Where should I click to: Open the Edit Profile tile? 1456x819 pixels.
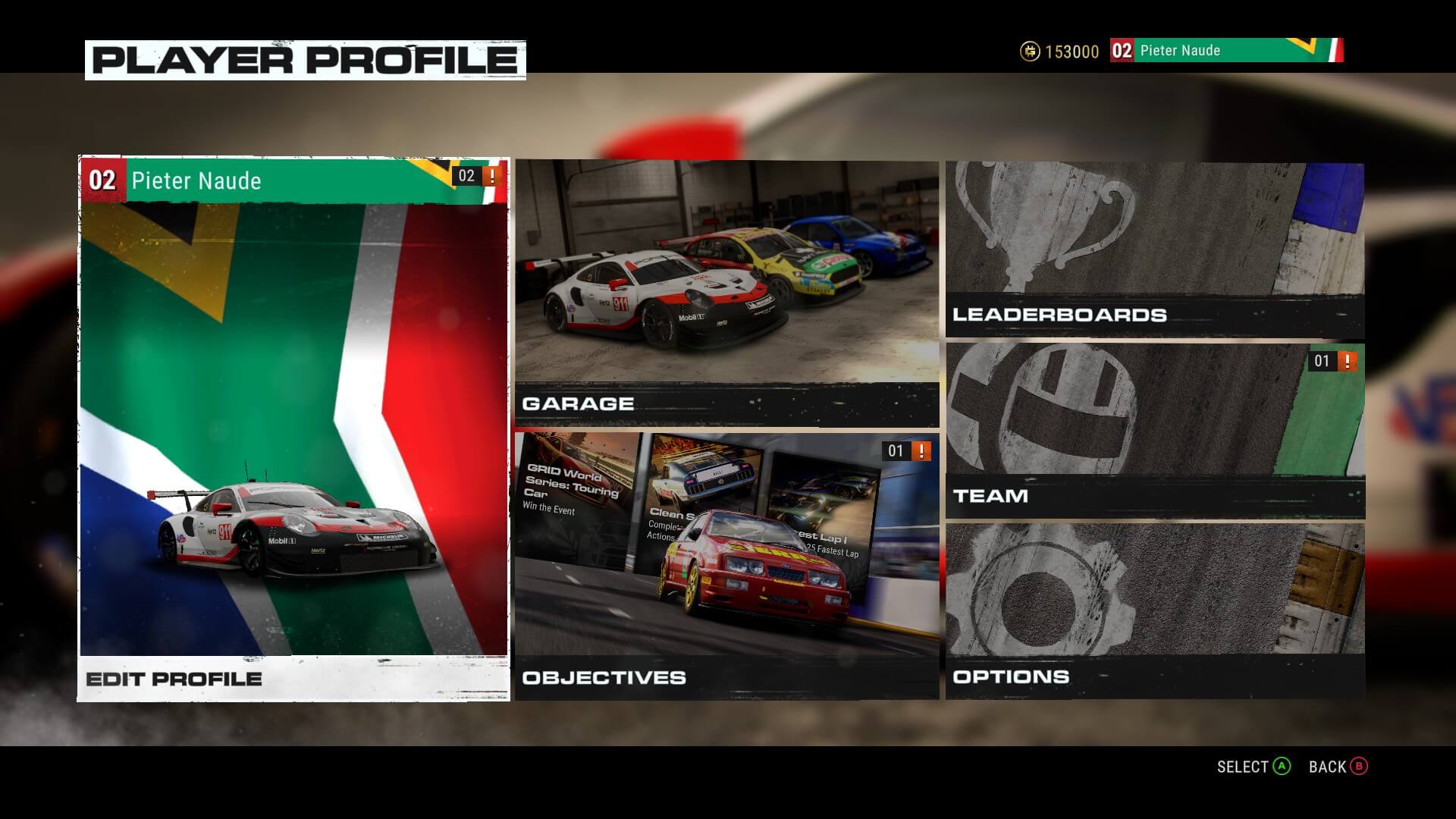pyautogui.click(x=293, y=428)
